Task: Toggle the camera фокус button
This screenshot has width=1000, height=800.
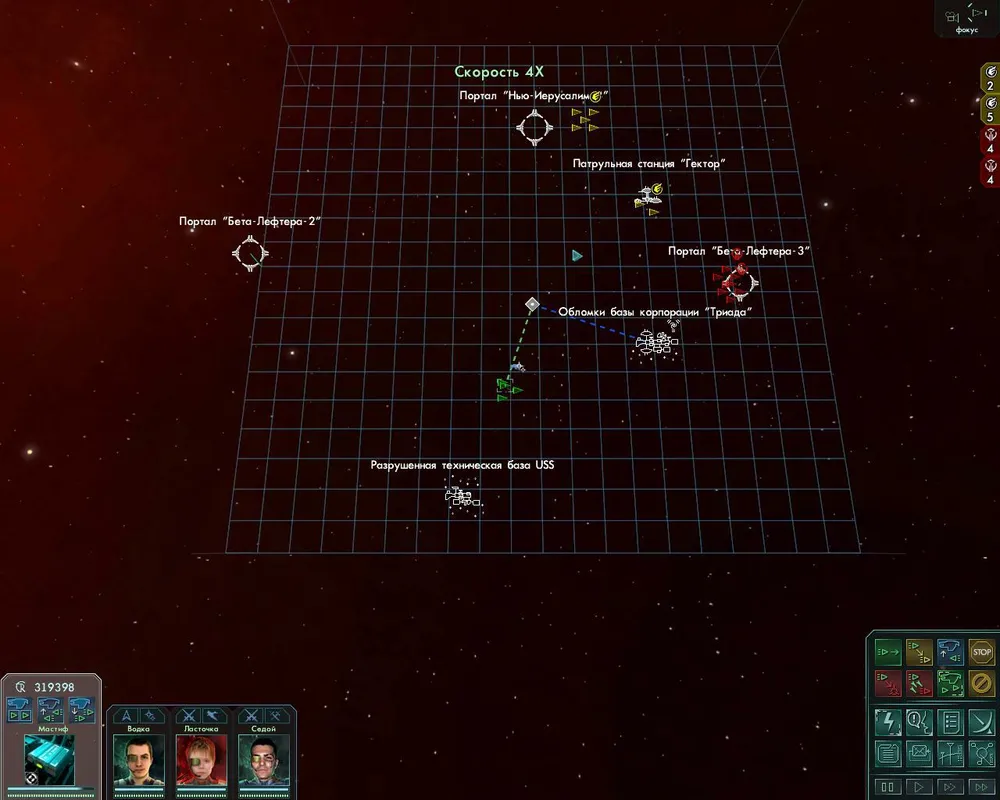Action: click(x=965, y=18)
